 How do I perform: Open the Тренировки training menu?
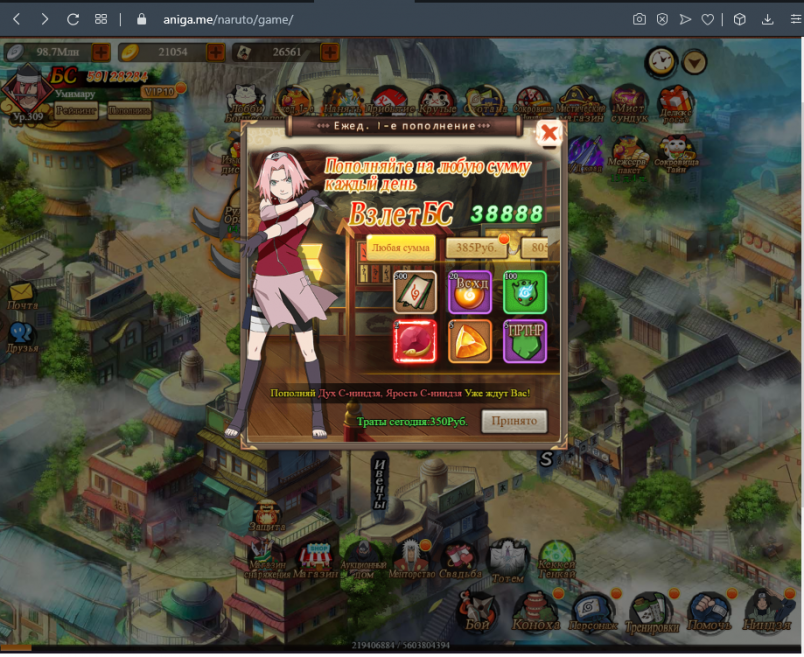(x=652, y=609)
